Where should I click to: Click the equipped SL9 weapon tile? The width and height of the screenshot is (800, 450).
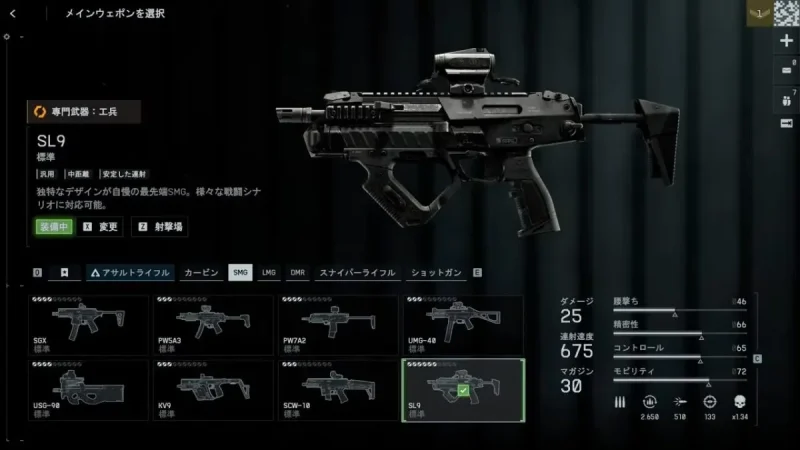[463, 390]
